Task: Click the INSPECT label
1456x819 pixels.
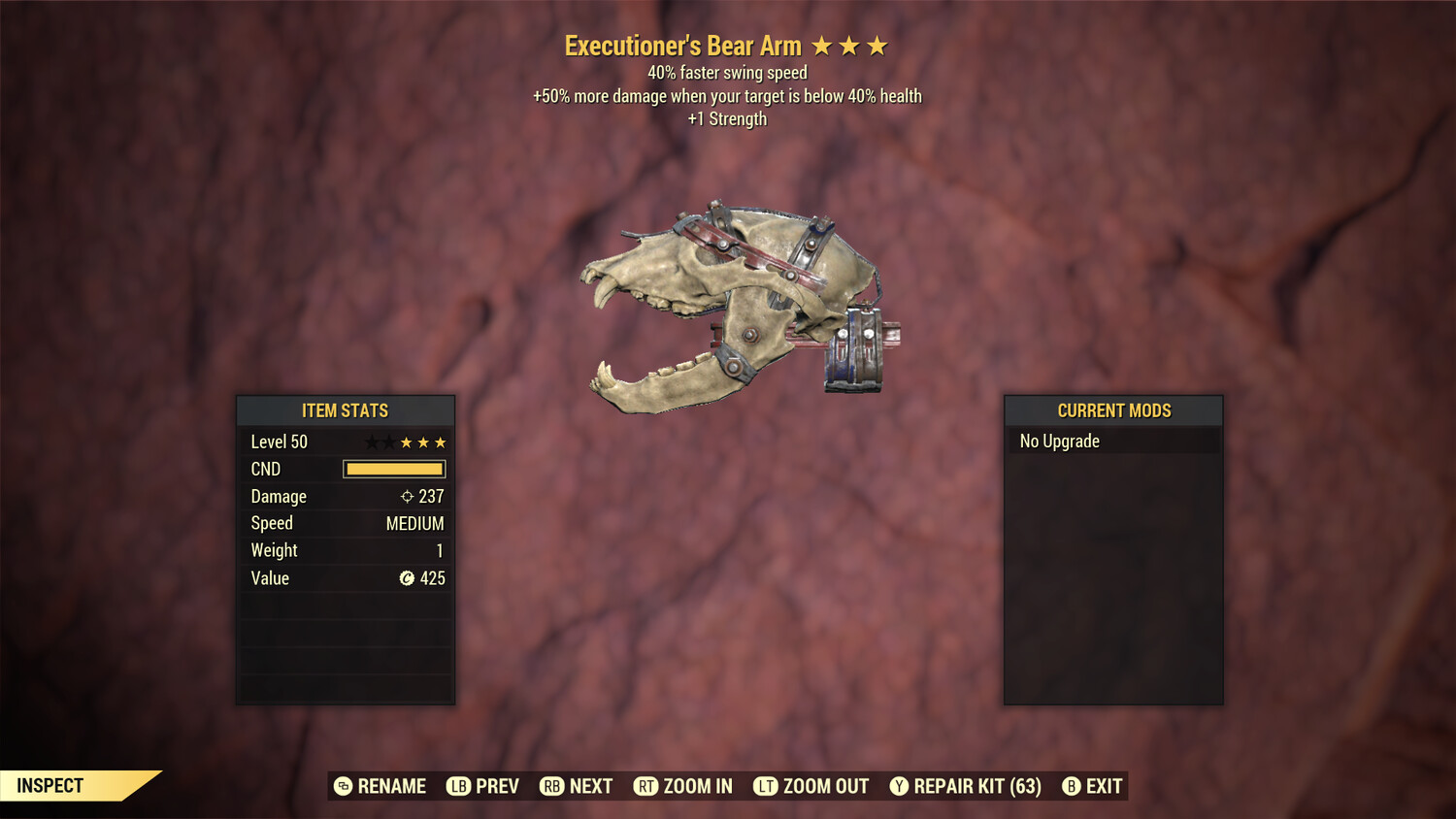Action: pos(50,785)
